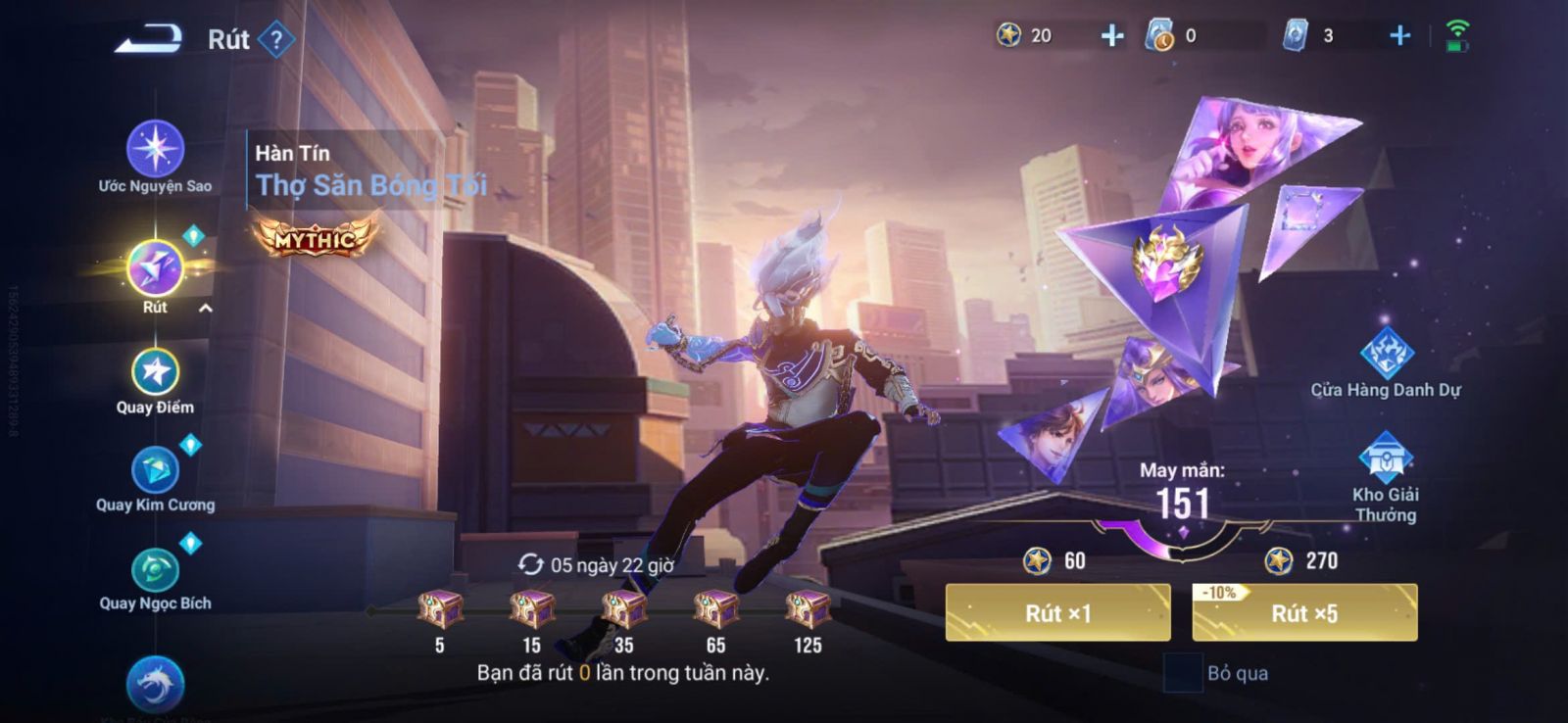Switch to the Ước Nguyện Sao tab
This screenshot has width=1568, height=723.
(155, 150)
